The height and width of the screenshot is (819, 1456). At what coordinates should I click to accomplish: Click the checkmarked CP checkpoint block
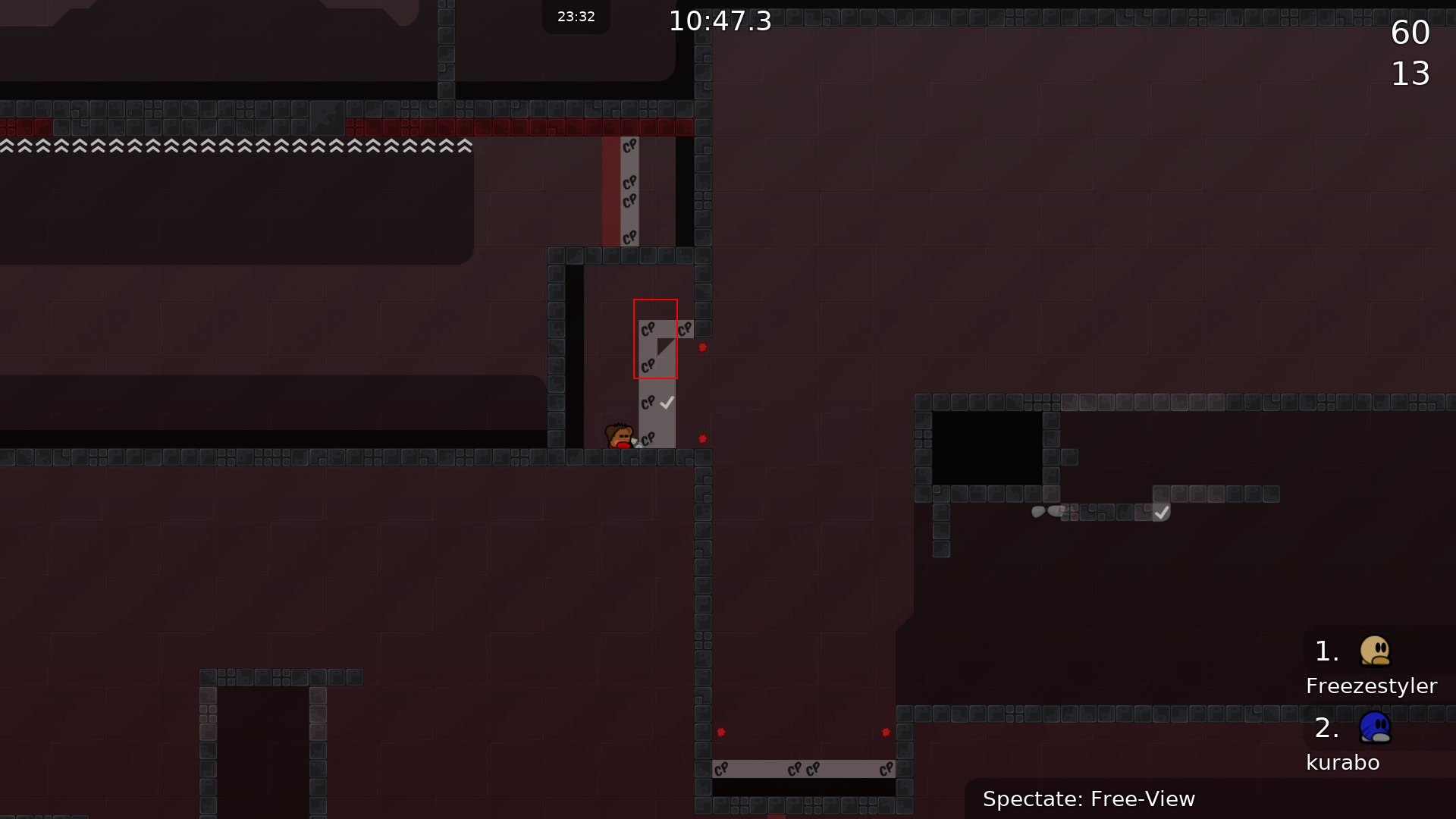point(655,402)
